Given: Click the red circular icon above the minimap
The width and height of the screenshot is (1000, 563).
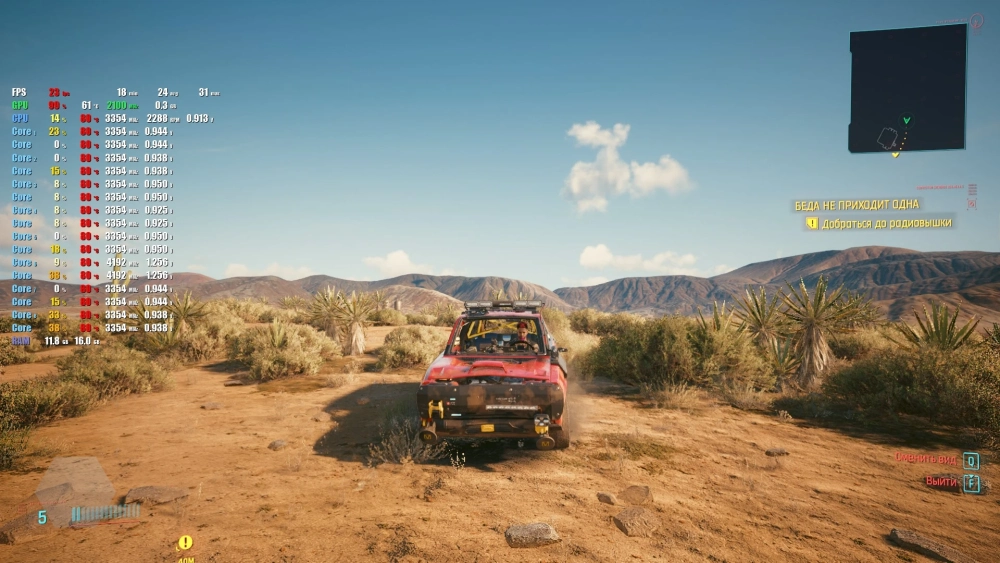Looking at the screenshot, I should (976, 20).
